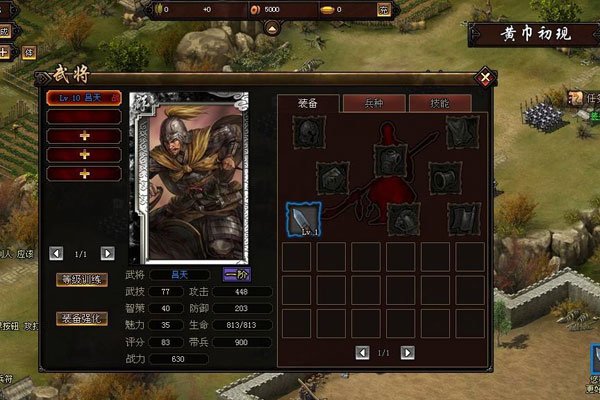Go to next page of general list

(x=108, y=254)
